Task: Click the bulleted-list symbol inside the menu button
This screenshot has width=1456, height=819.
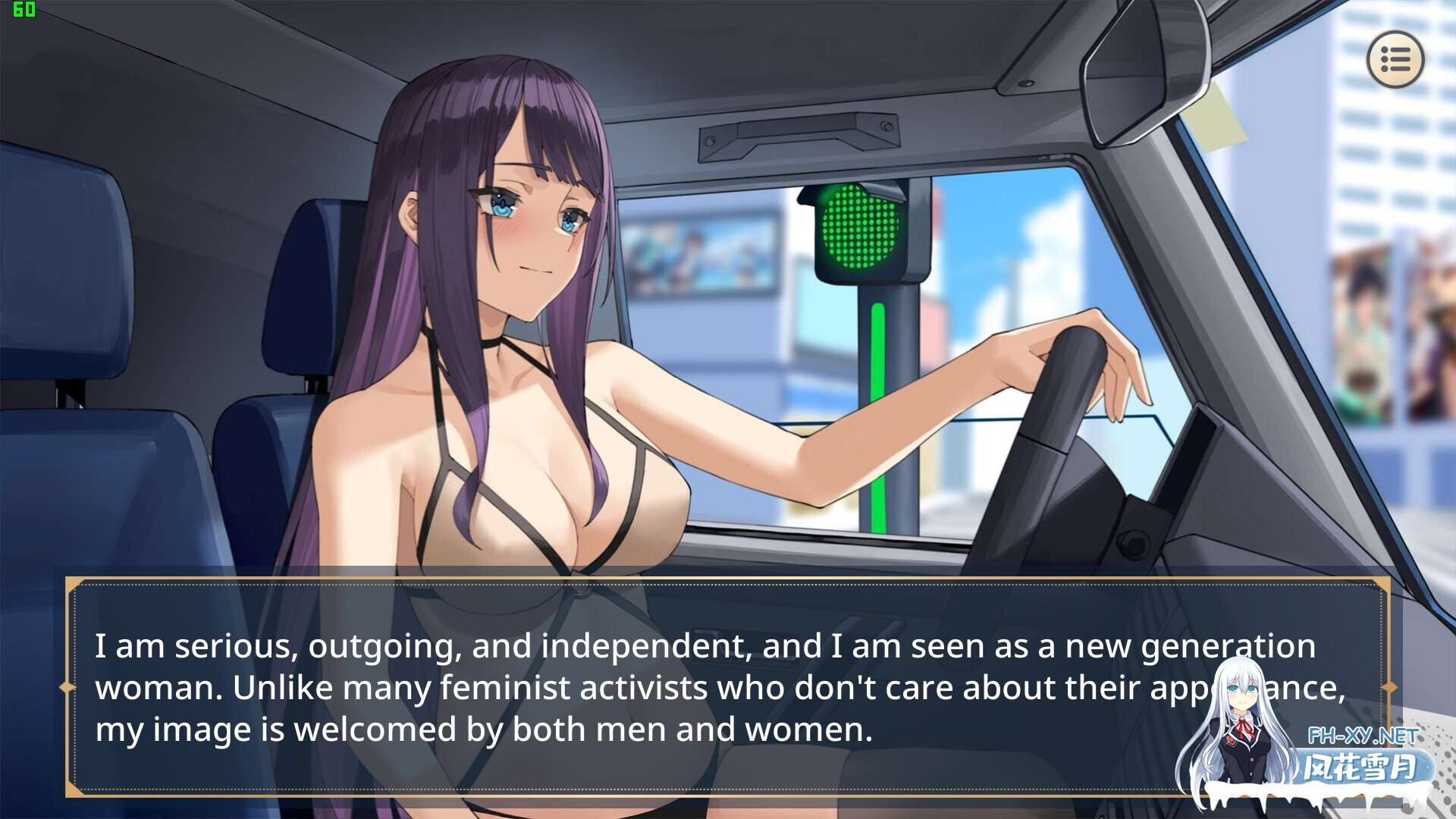Action: (1395, 61)
